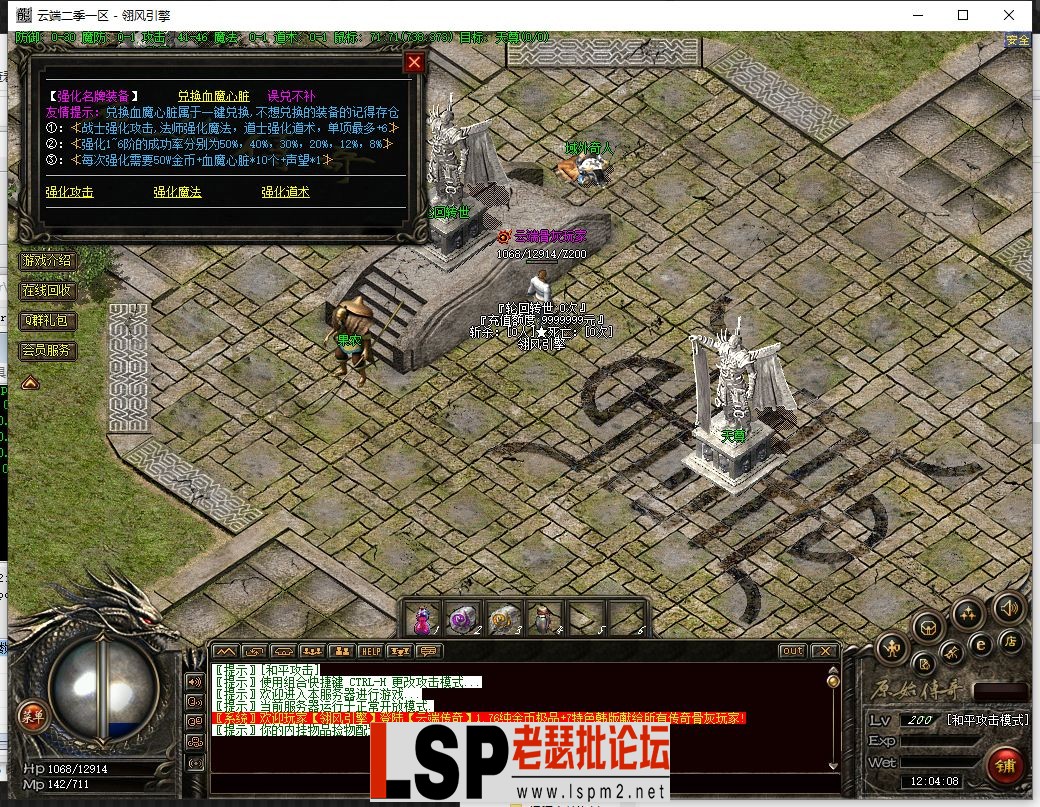The image size is (1040, 807).
Task: Click the 'out' button on the chat panel
Action: (x=792, y=651)
